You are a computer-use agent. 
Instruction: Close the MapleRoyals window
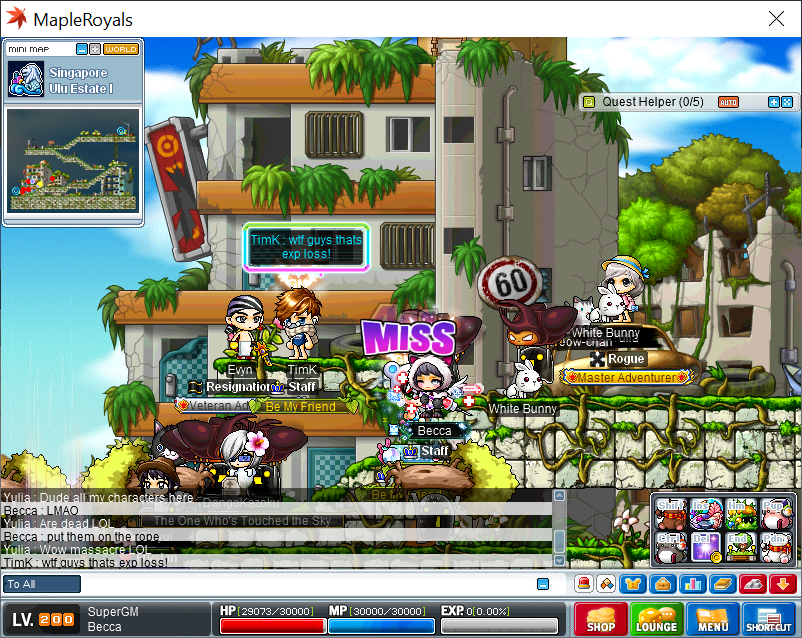point(776,19)
